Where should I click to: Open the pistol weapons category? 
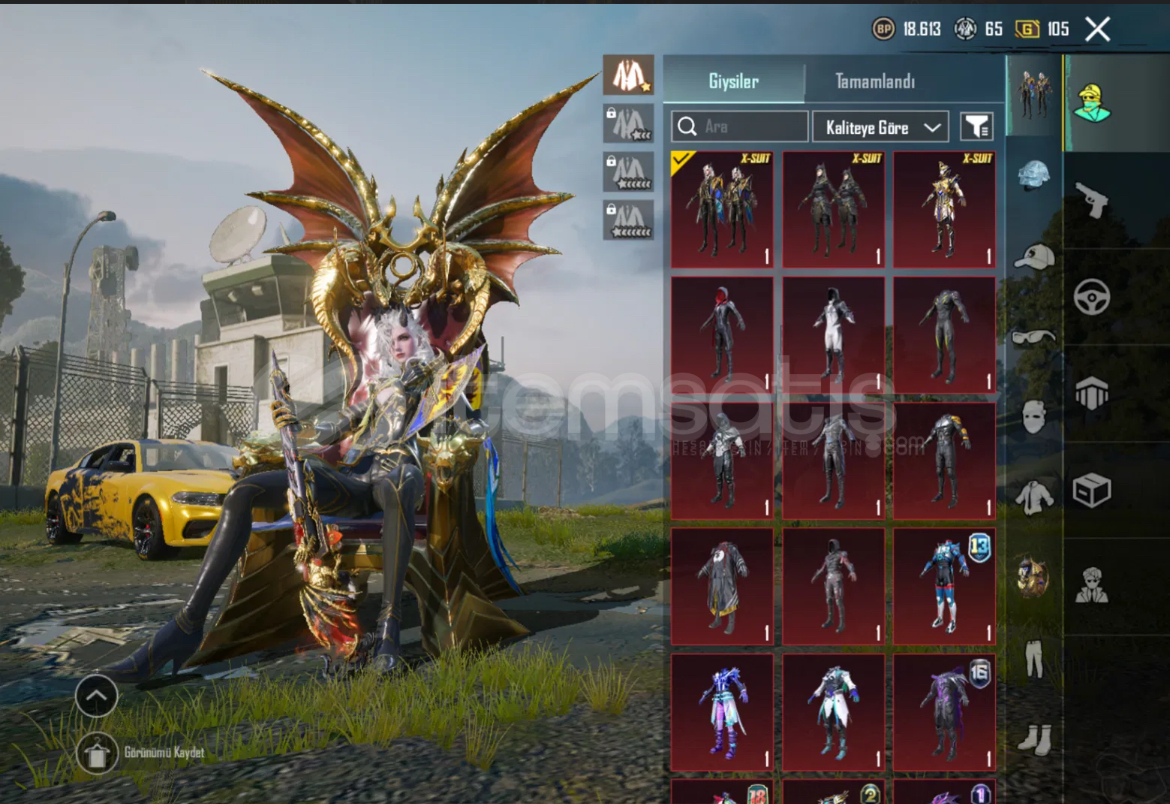tap(1091, 200)
